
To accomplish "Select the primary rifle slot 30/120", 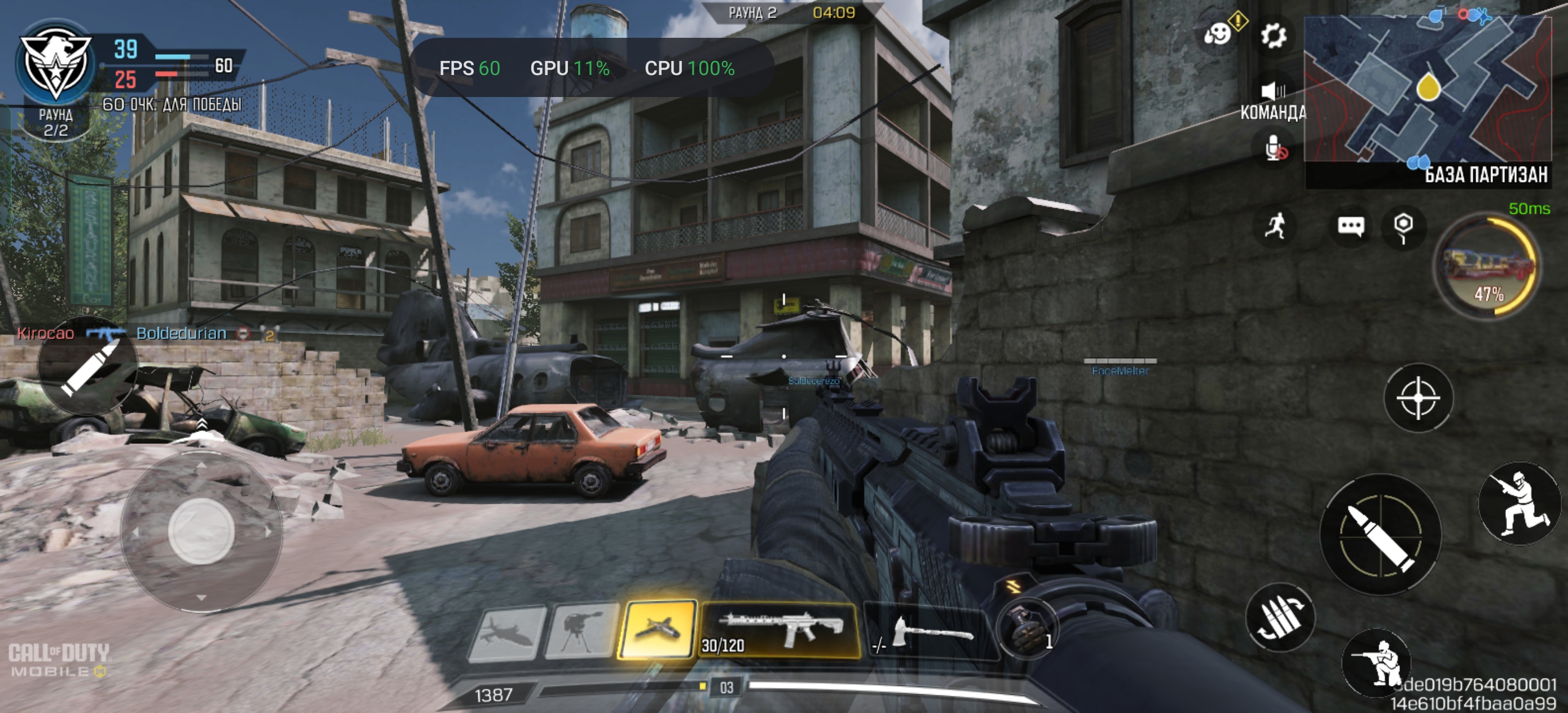I will click(x=779, y=630).
